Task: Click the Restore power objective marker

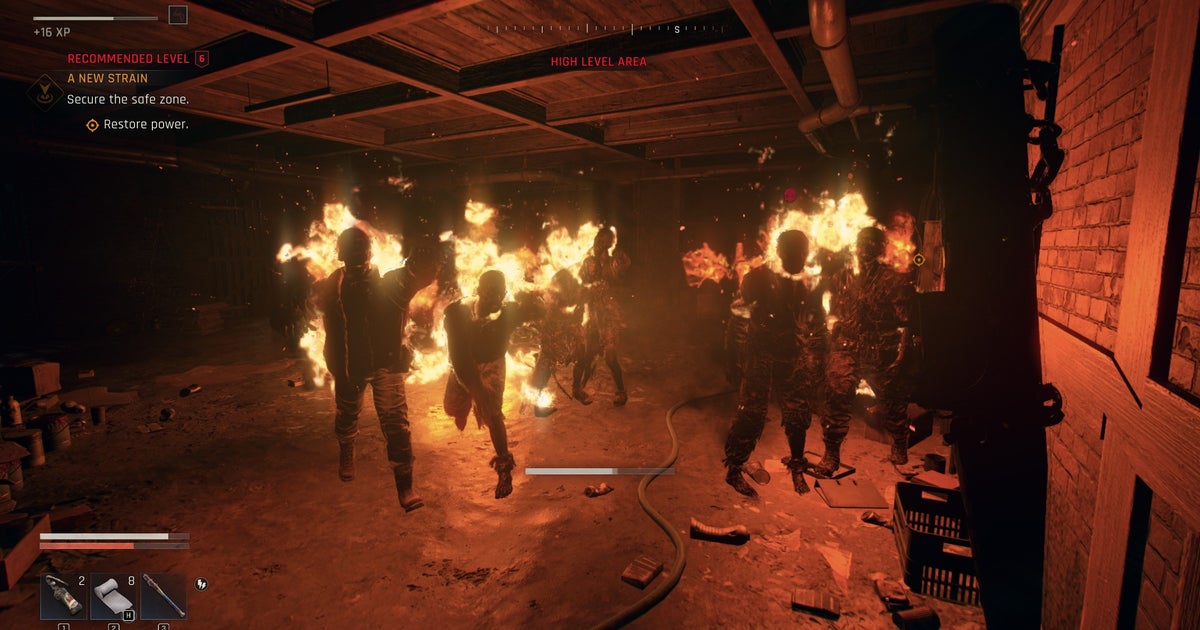Action: (x=92, y=125)
